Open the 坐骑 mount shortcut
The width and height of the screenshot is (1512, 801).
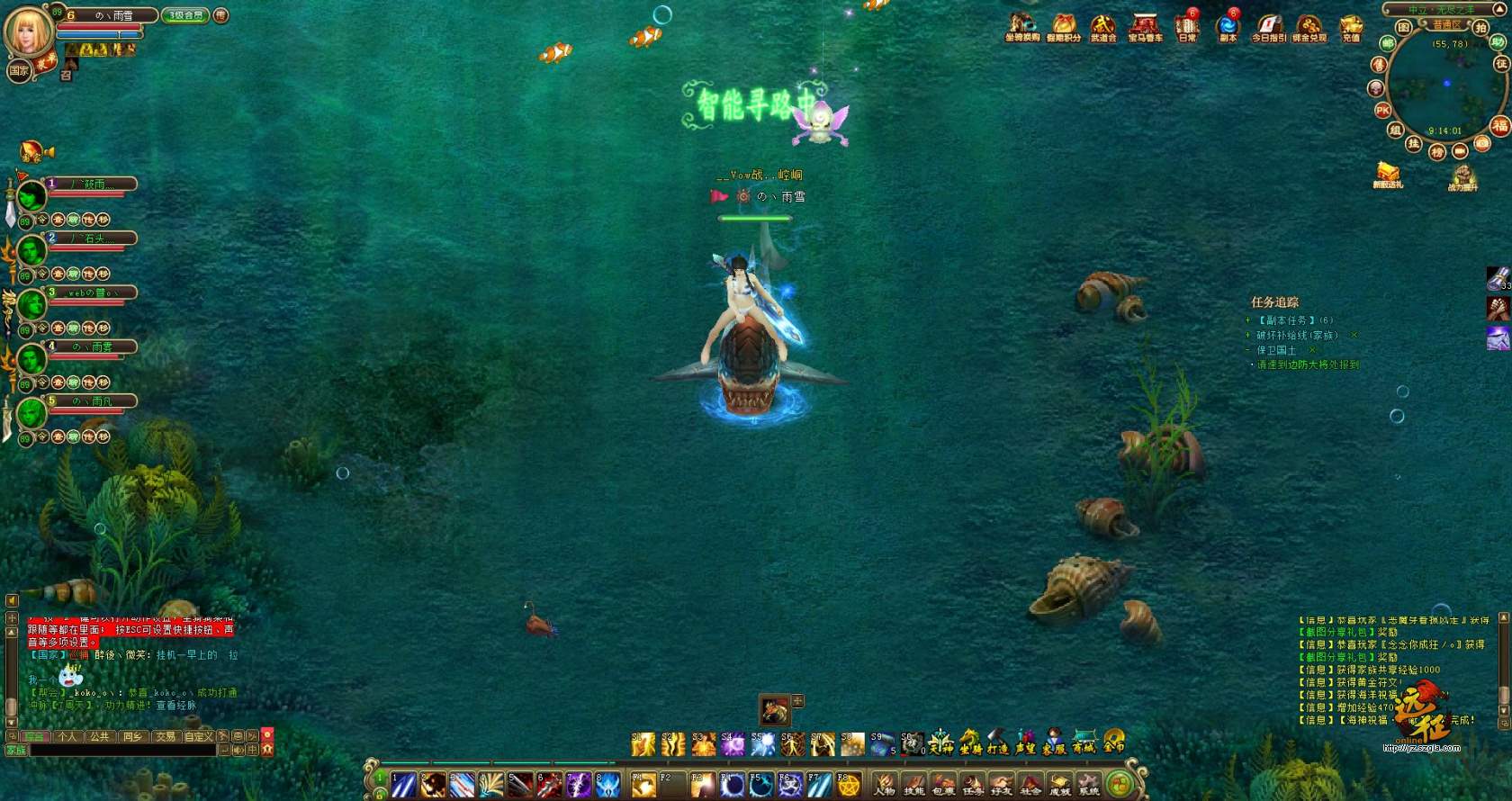point(969,742)
